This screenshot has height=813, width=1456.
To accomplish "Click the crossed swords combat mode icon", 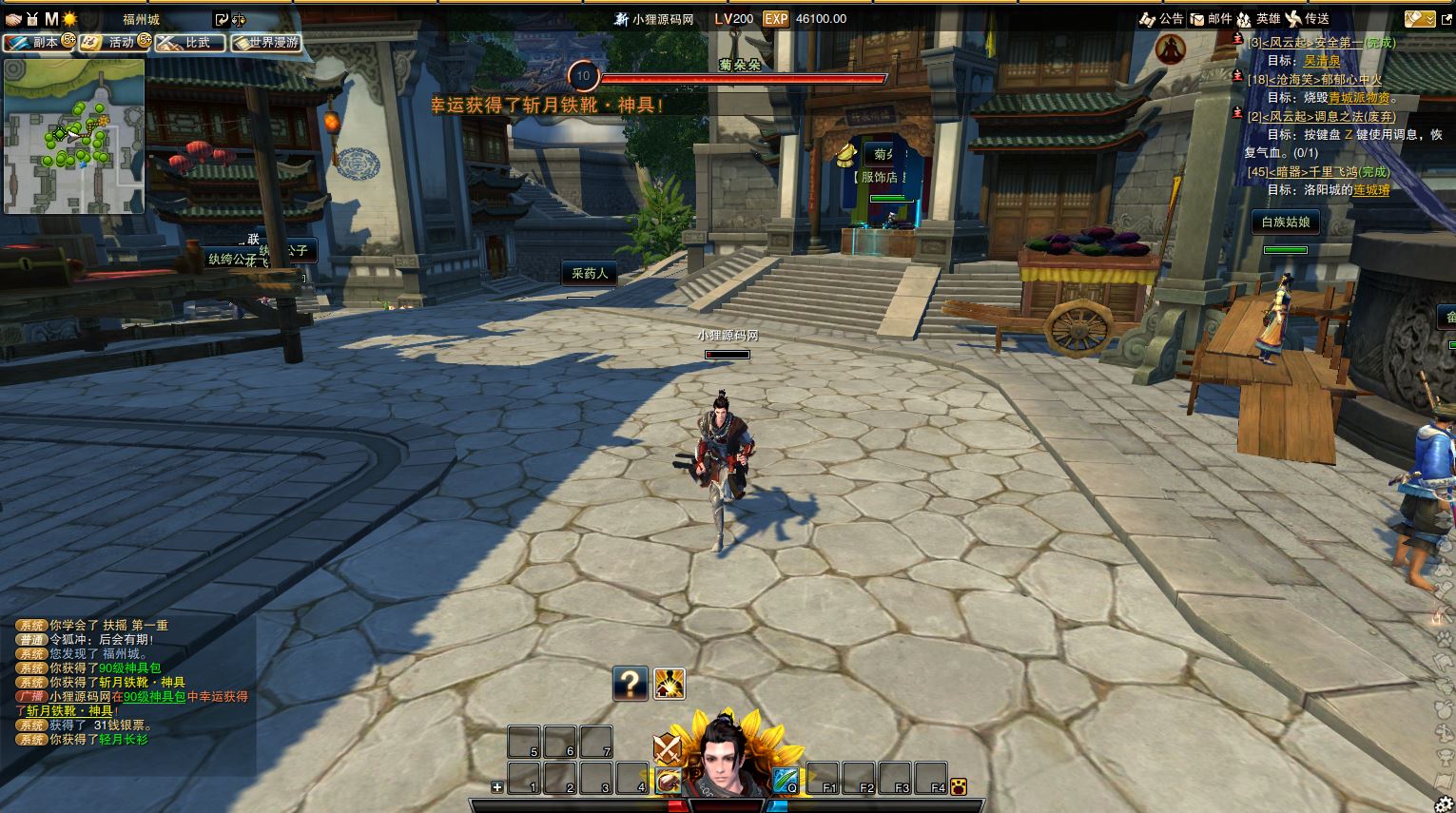I will click(x=668, y=748).
